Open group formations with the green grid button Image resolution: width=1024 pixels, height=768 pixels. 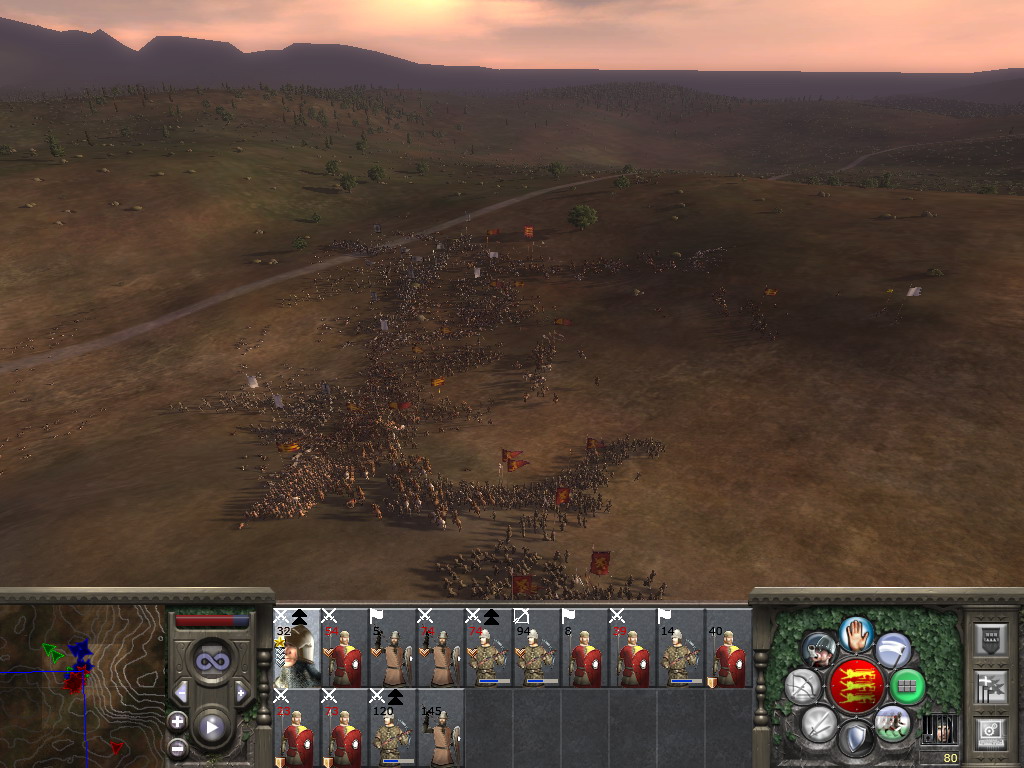point(907,686)
